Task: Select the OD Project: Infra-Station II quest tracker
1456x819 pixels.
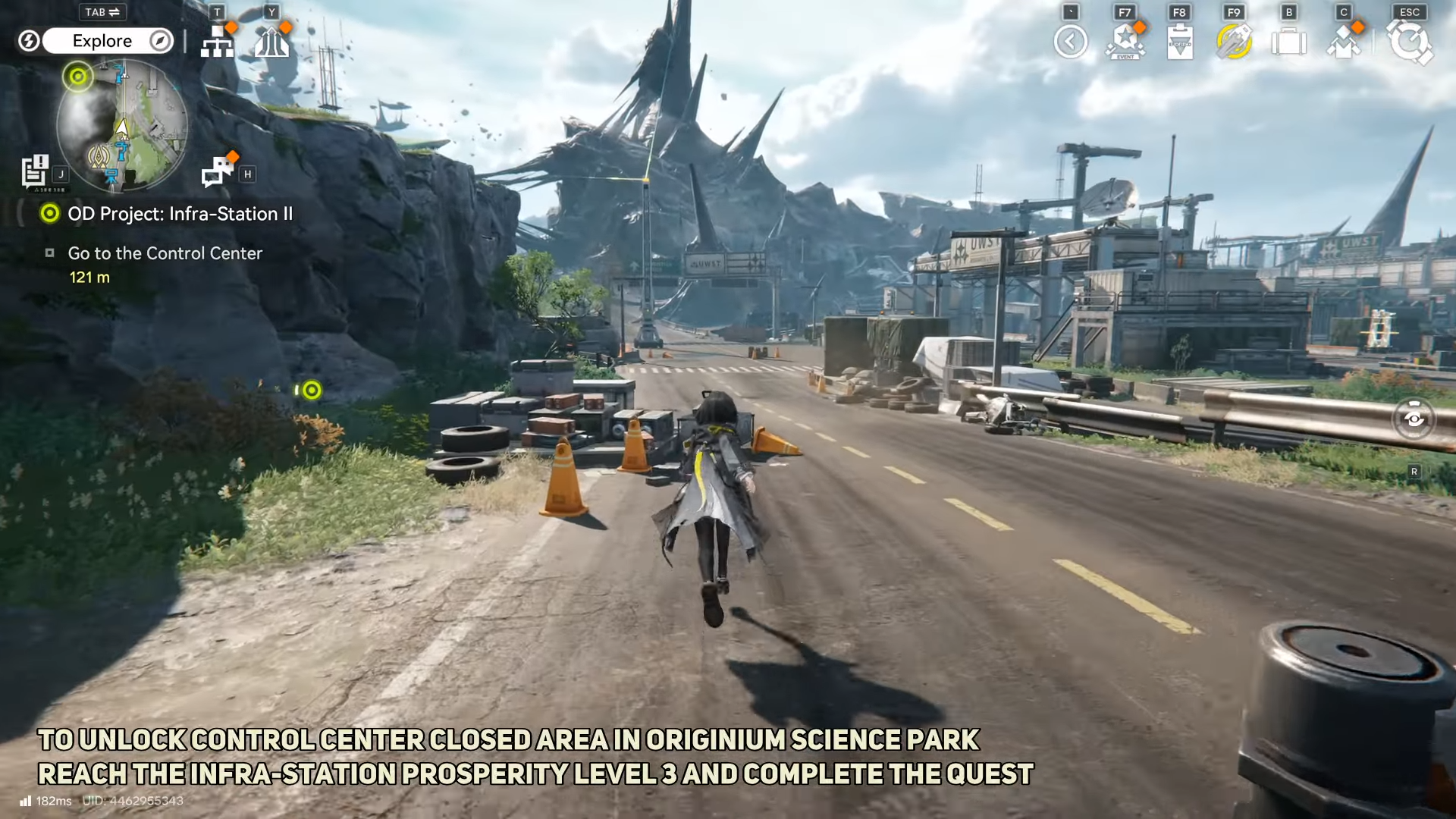Action: [x=179, y=214]
